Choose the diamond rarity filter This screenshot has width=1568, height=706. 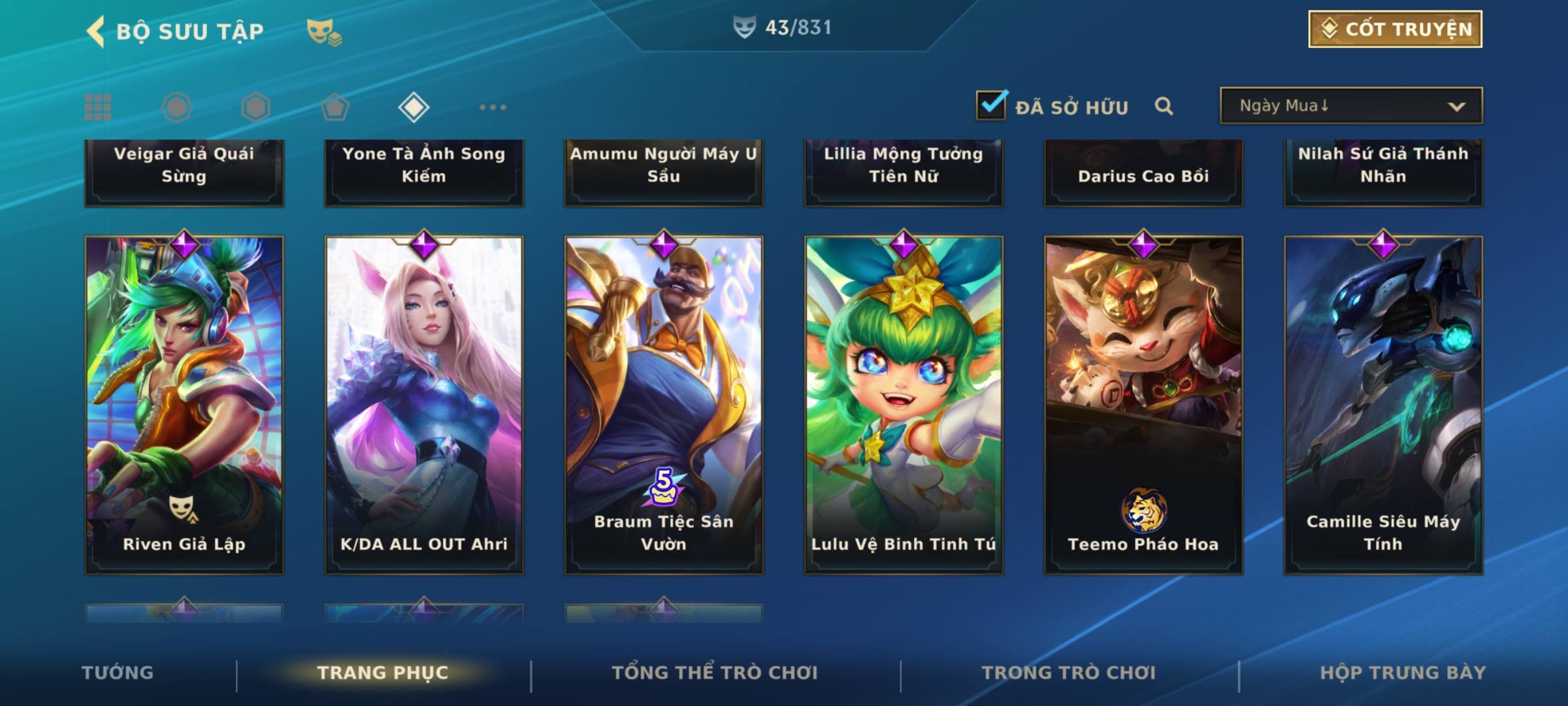pos(414,107)
